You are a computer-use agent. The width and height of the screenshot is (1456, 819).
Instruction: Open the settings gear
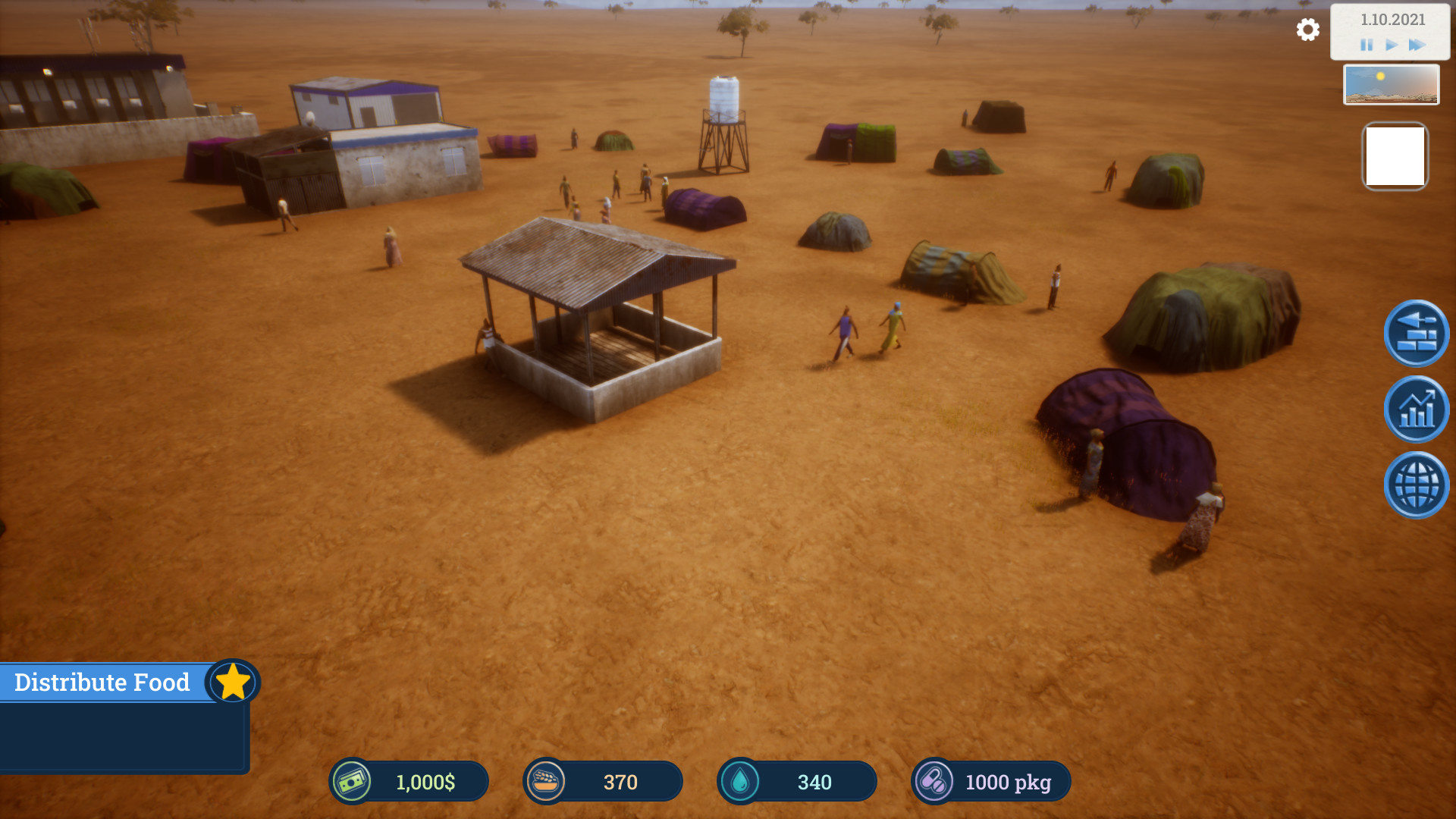pyautogui.click(x=1307, y=30)
